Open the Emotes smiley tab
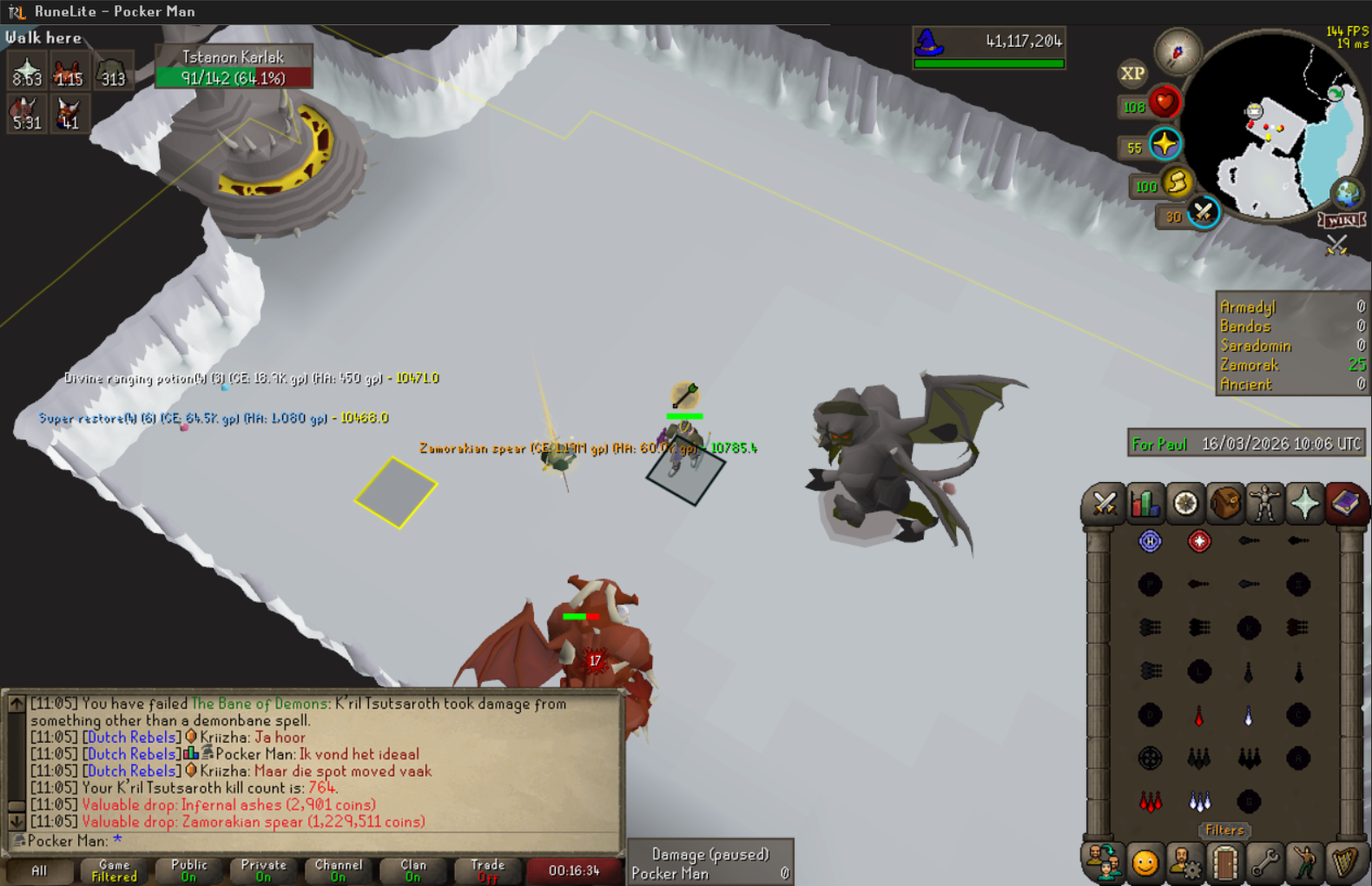Image resolution: width=1372 pixels, height=886 pixels. pyautogui.click(x=1144, y=863)
